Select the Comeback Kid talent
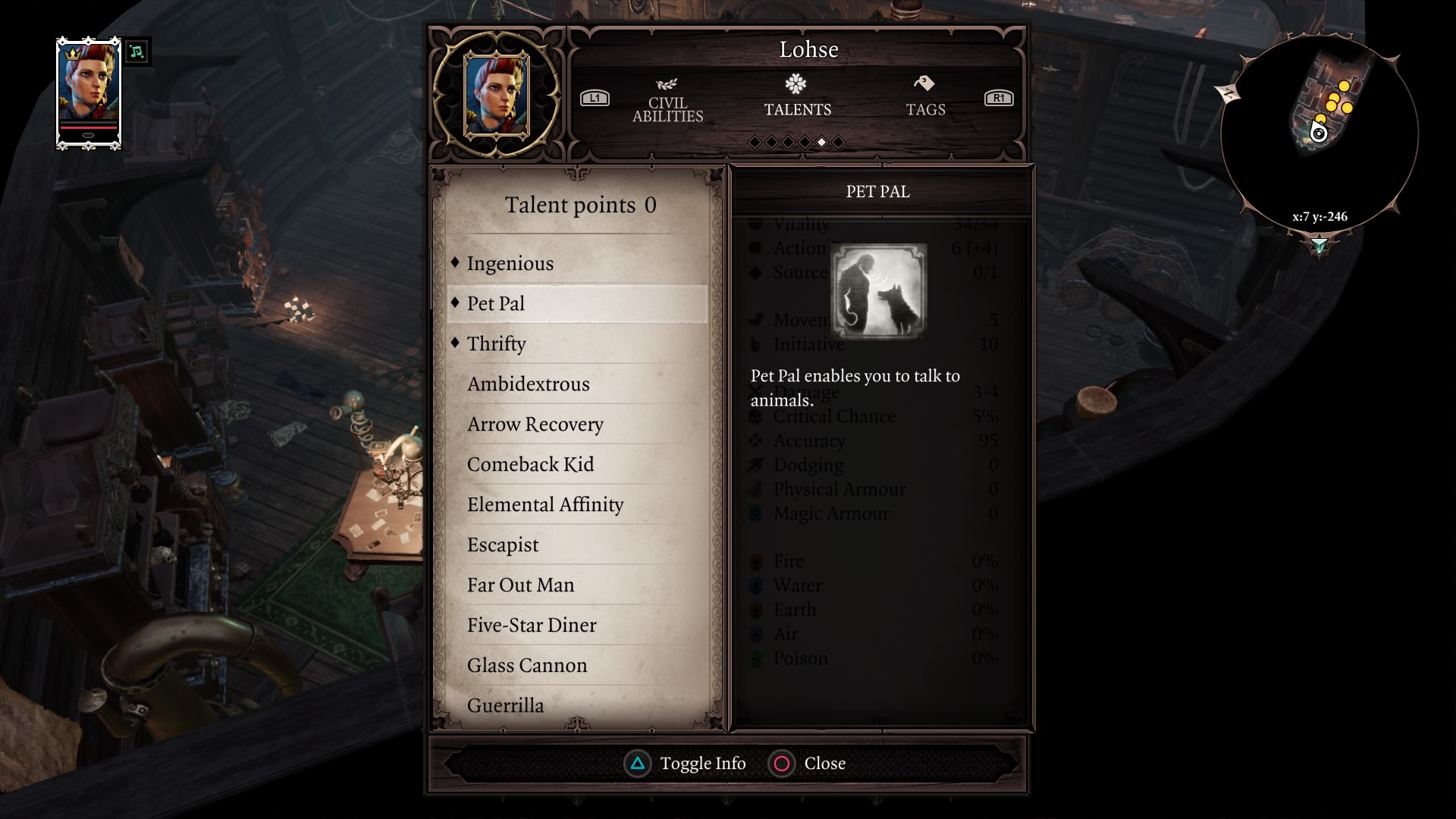This screenshot has height=819, width=1456. pyautogui.click(x=530, y=464)
